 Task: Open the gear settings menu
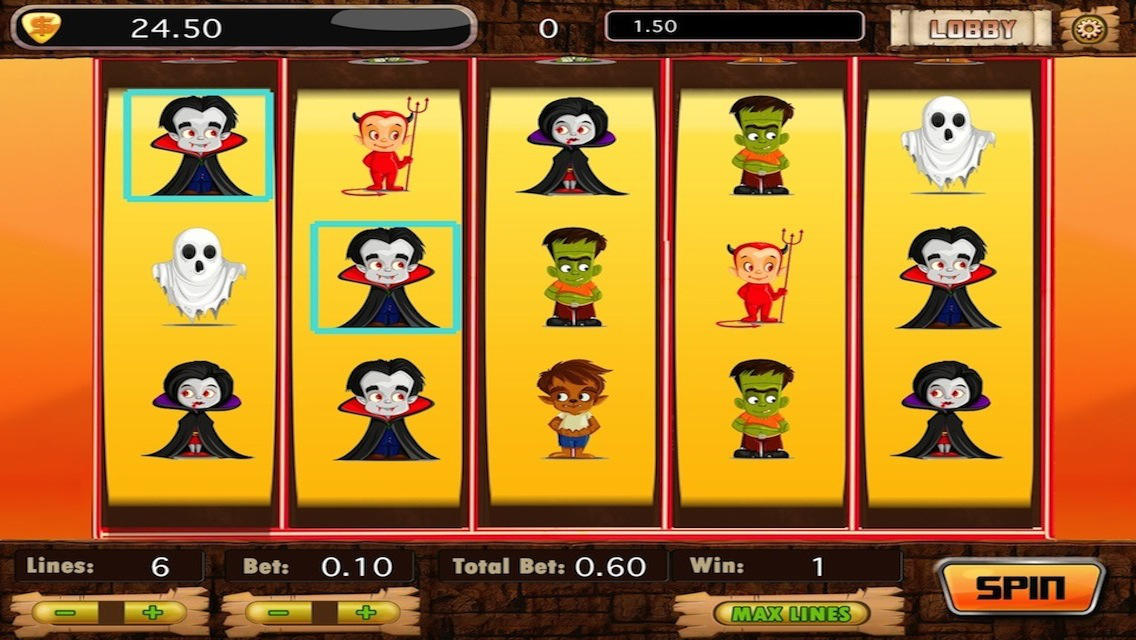pyautogui.click(x=1088, y=28)
